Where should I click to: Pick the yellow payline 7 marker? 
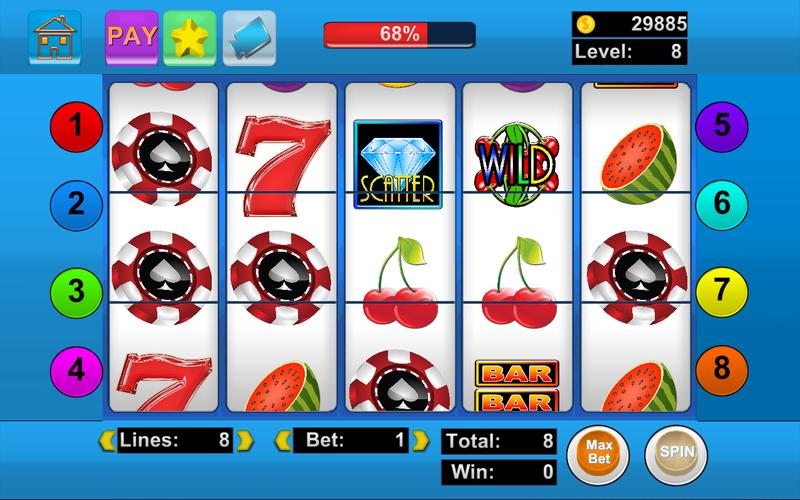722,291
